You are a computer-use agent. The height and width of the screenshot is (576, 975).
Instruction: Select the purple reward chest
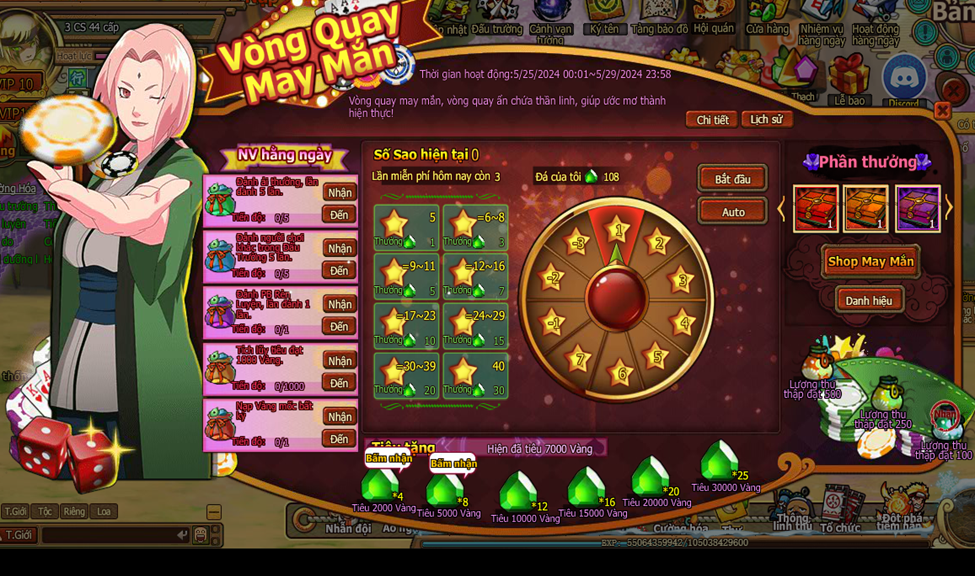(x=917, y=209)
